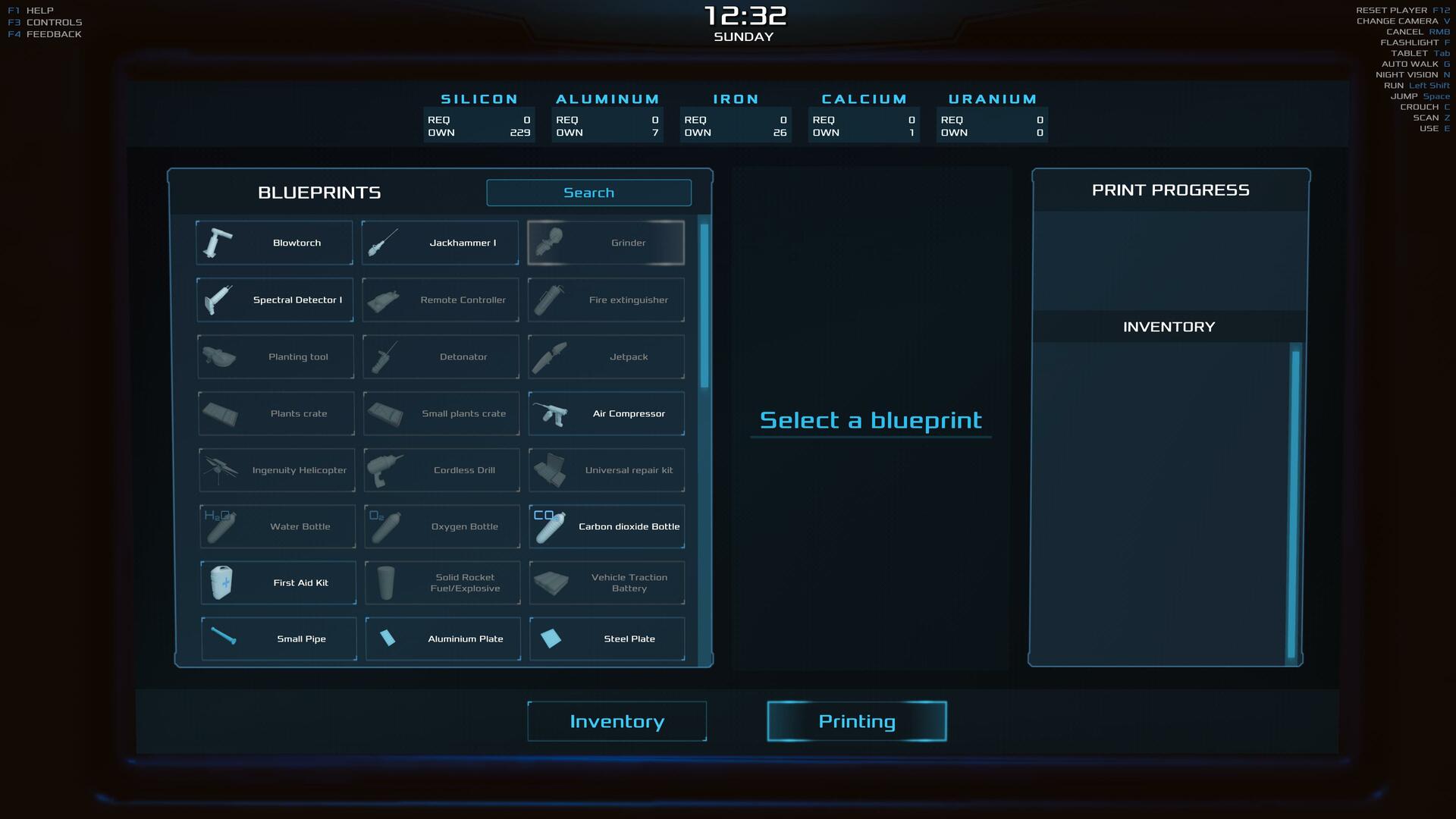Image resolution: width=1456 pixels, height=819 pixels.
Task: Open the Printing tab
Action: (x=857, y=721)
